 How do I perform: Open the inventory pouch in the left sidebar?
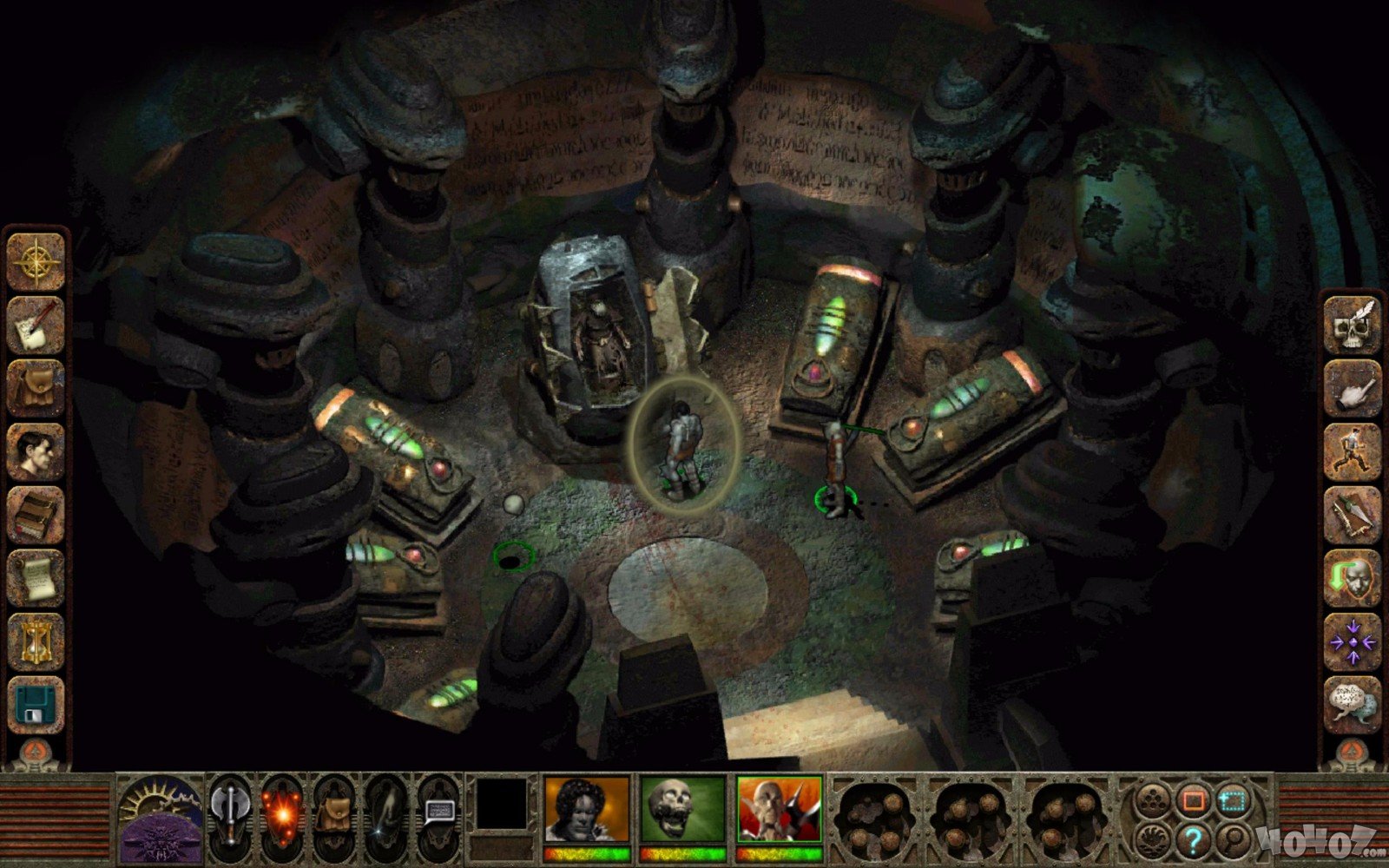coord(36,388)
